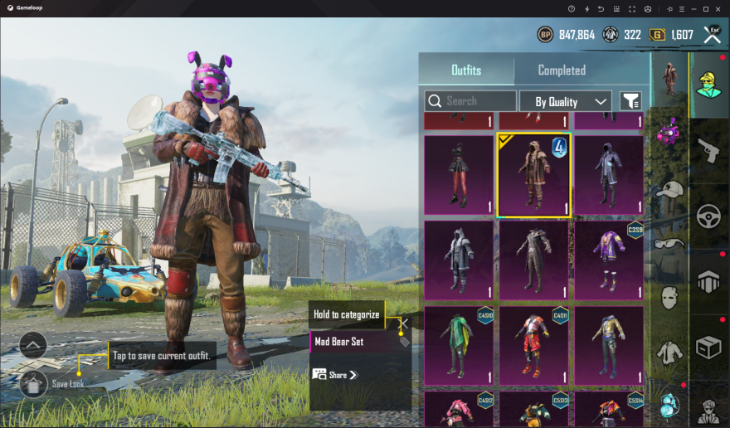Screen dimensions: 730x428
Task: Close the inventory with the crossed-swords Esc button
Action: (x=712, y=35)
